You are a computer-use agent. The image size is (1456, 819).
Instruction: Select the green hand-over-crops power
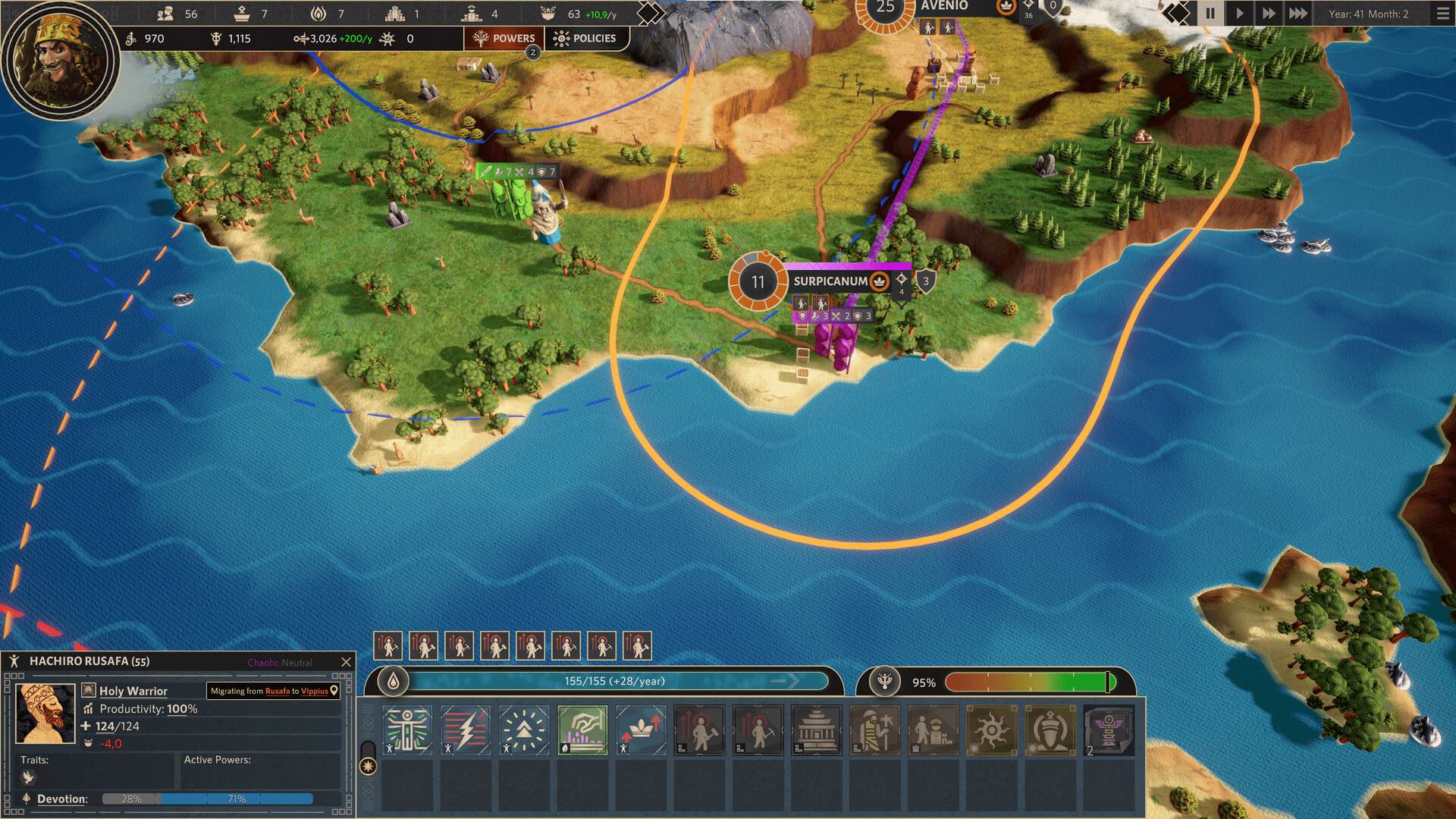tap(582, 730)
